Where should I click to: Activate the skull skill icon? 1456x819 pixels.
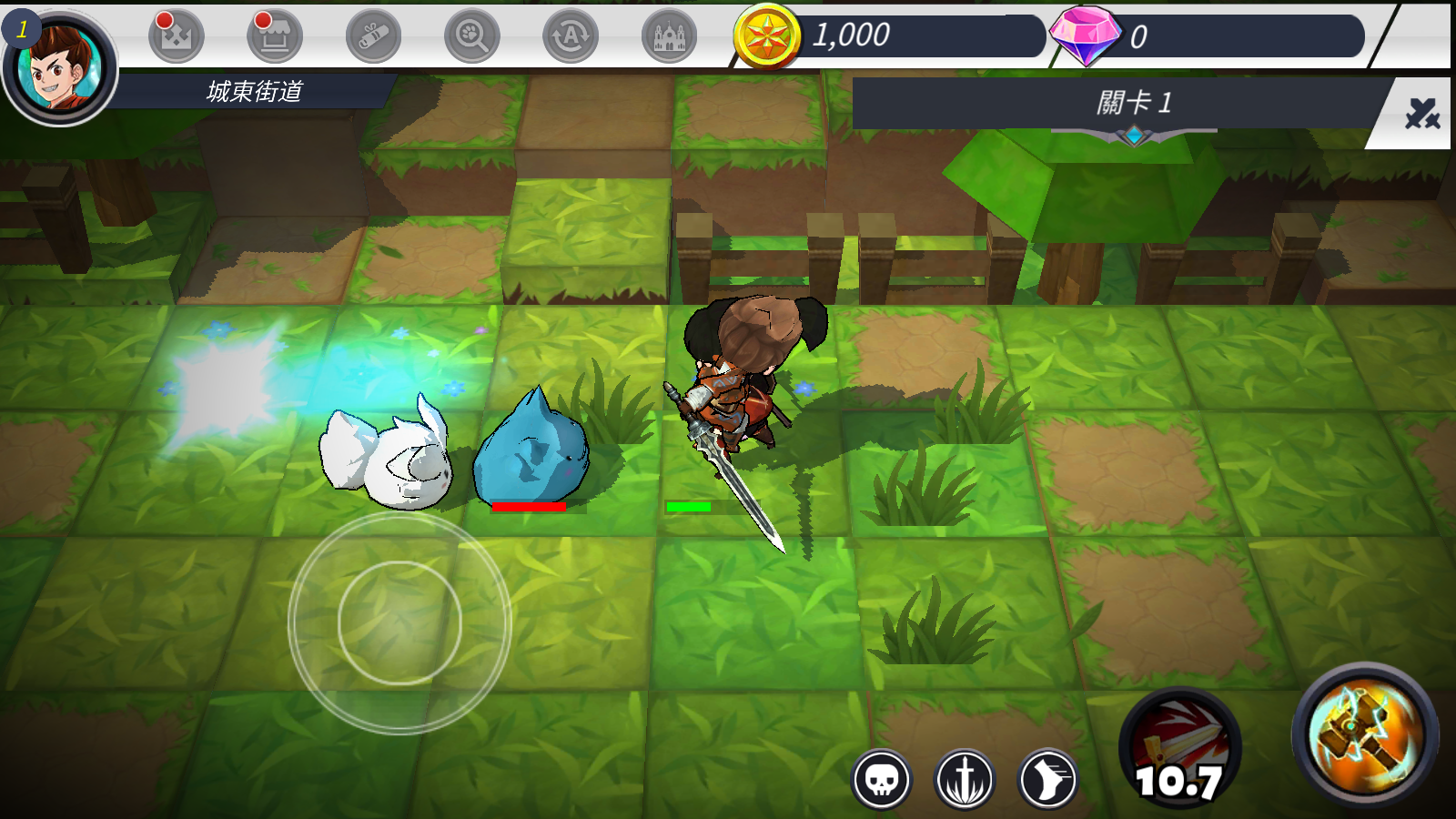click(881, 780)
